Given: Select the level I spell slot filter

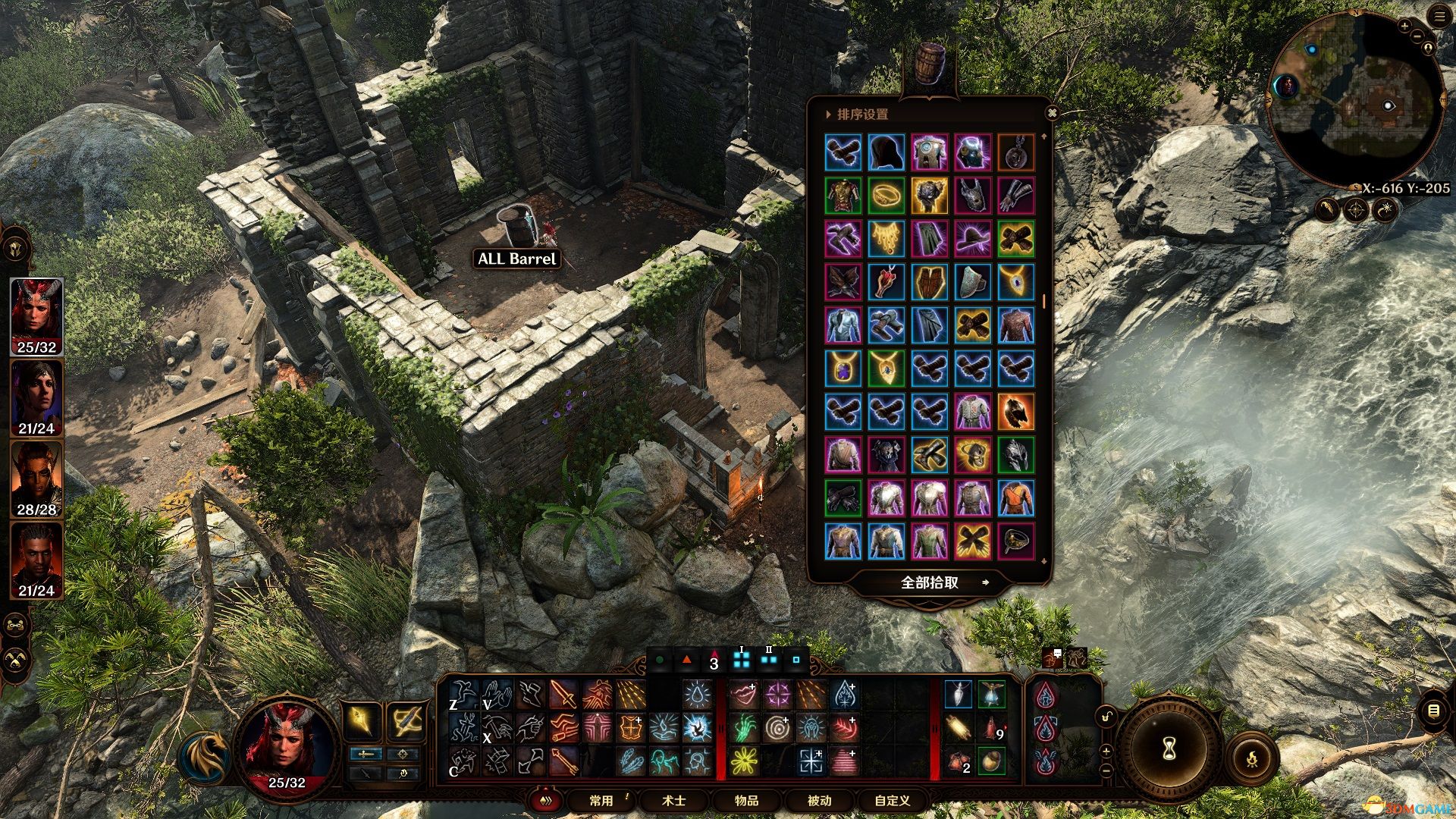Looking at the screenshot, I should (742, 659).
